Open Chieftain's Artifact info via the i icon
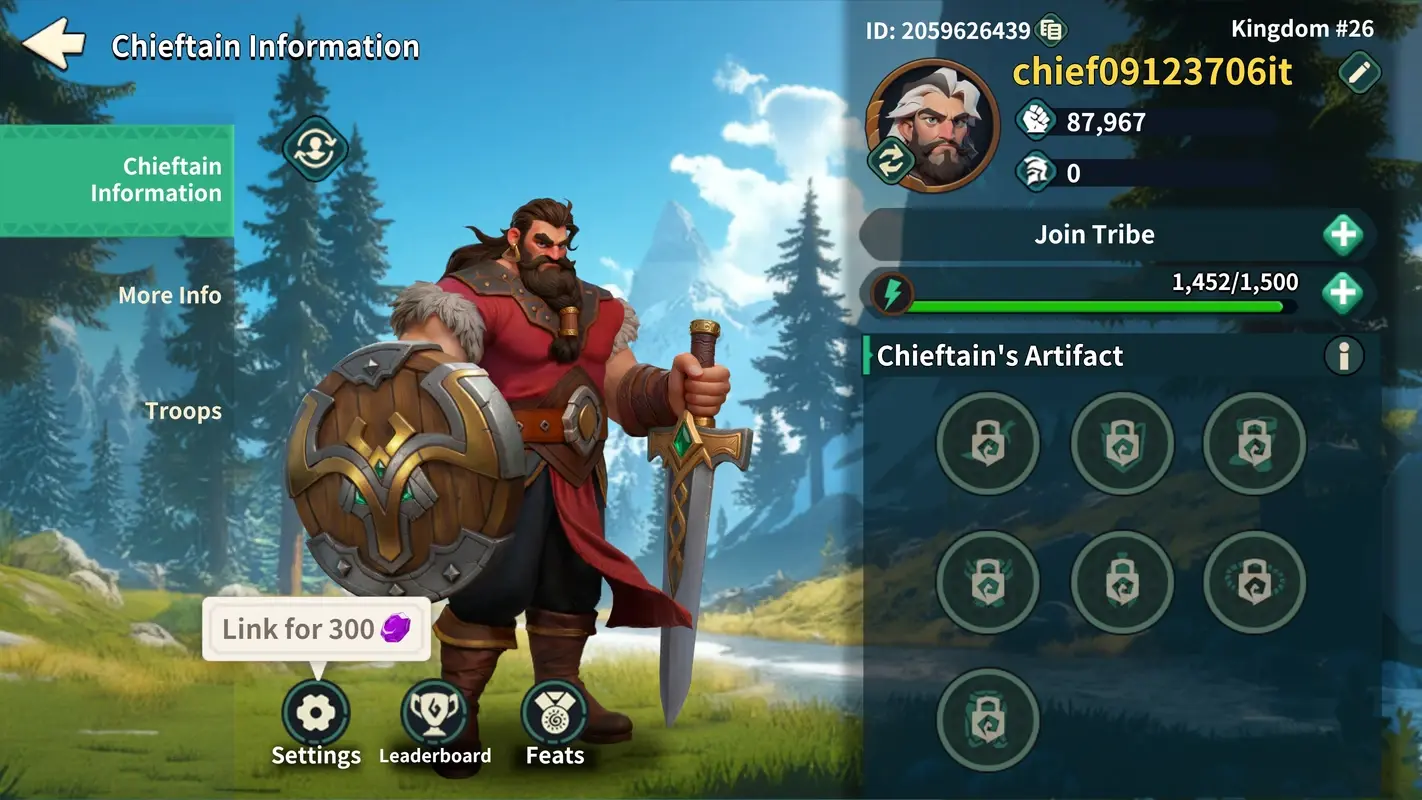This screenshot has width=1422, height=800. (1344, 355)
